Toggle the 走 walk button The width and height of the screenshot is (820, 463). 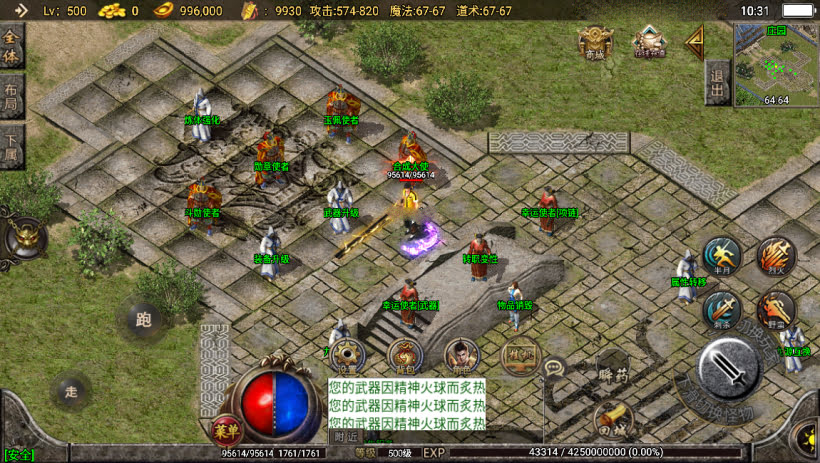coord(70,389)
